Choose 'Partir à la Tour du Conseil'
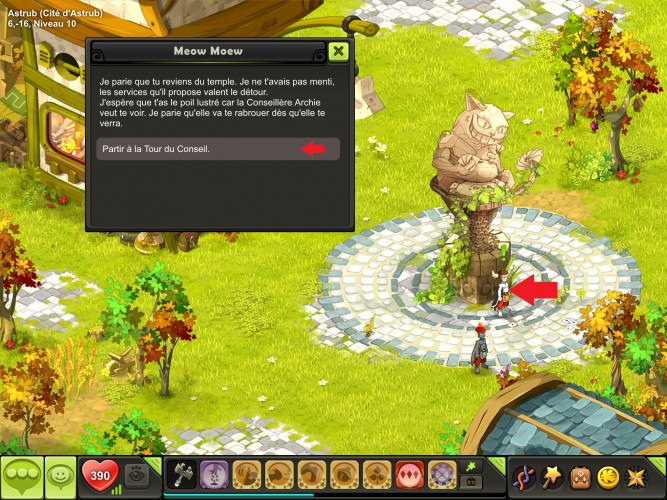The width and height of the screenshot is (667, 500). click(x=219, y=149)
